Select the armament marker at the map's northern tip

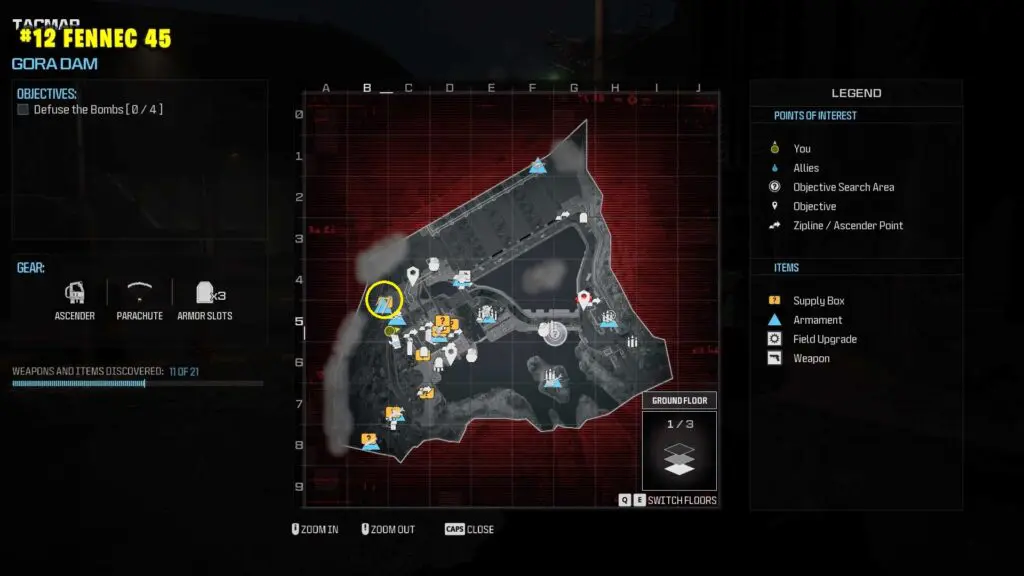538,165
